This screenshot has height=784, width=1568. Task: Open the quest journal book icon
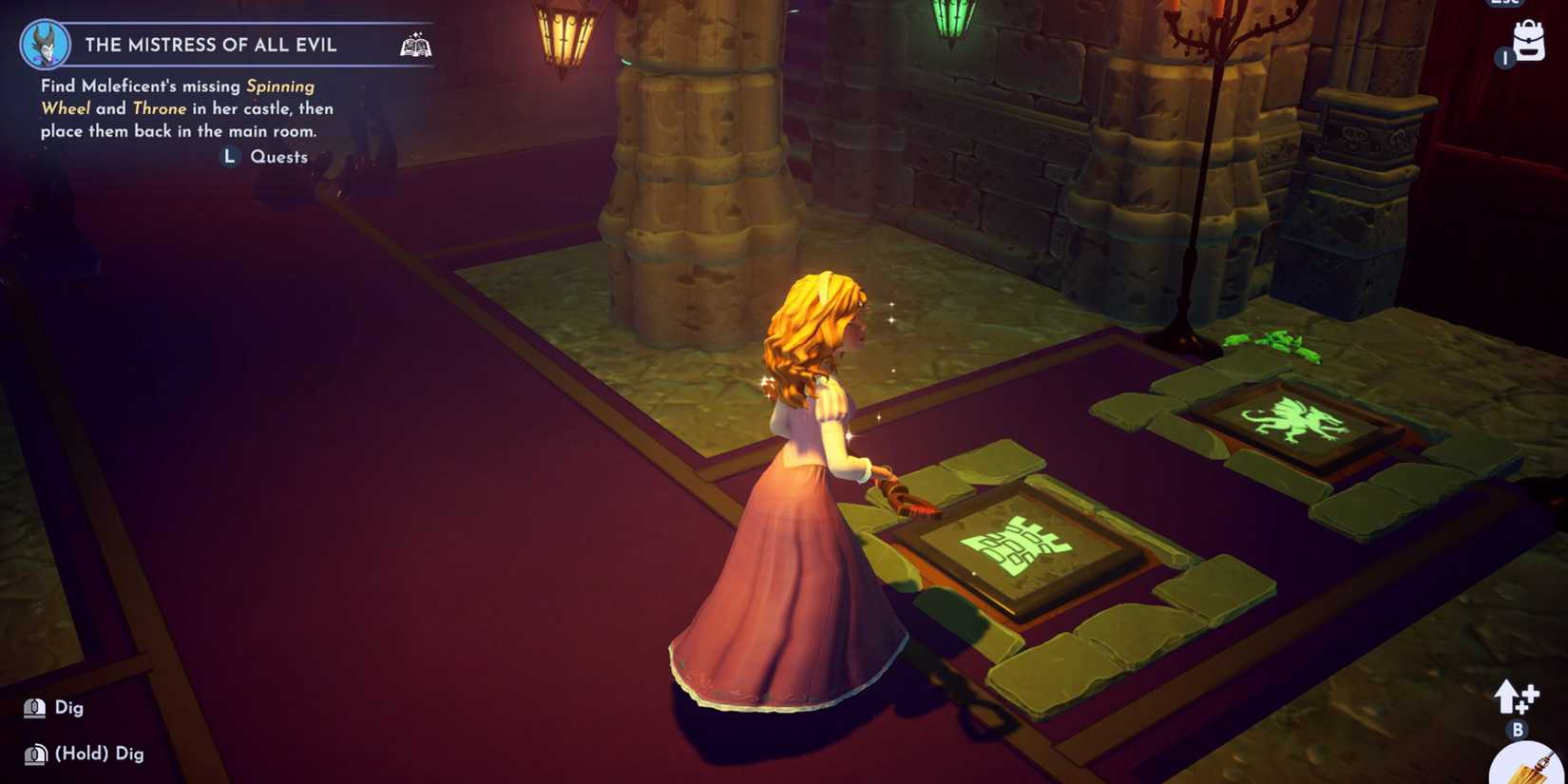(414, 43)
